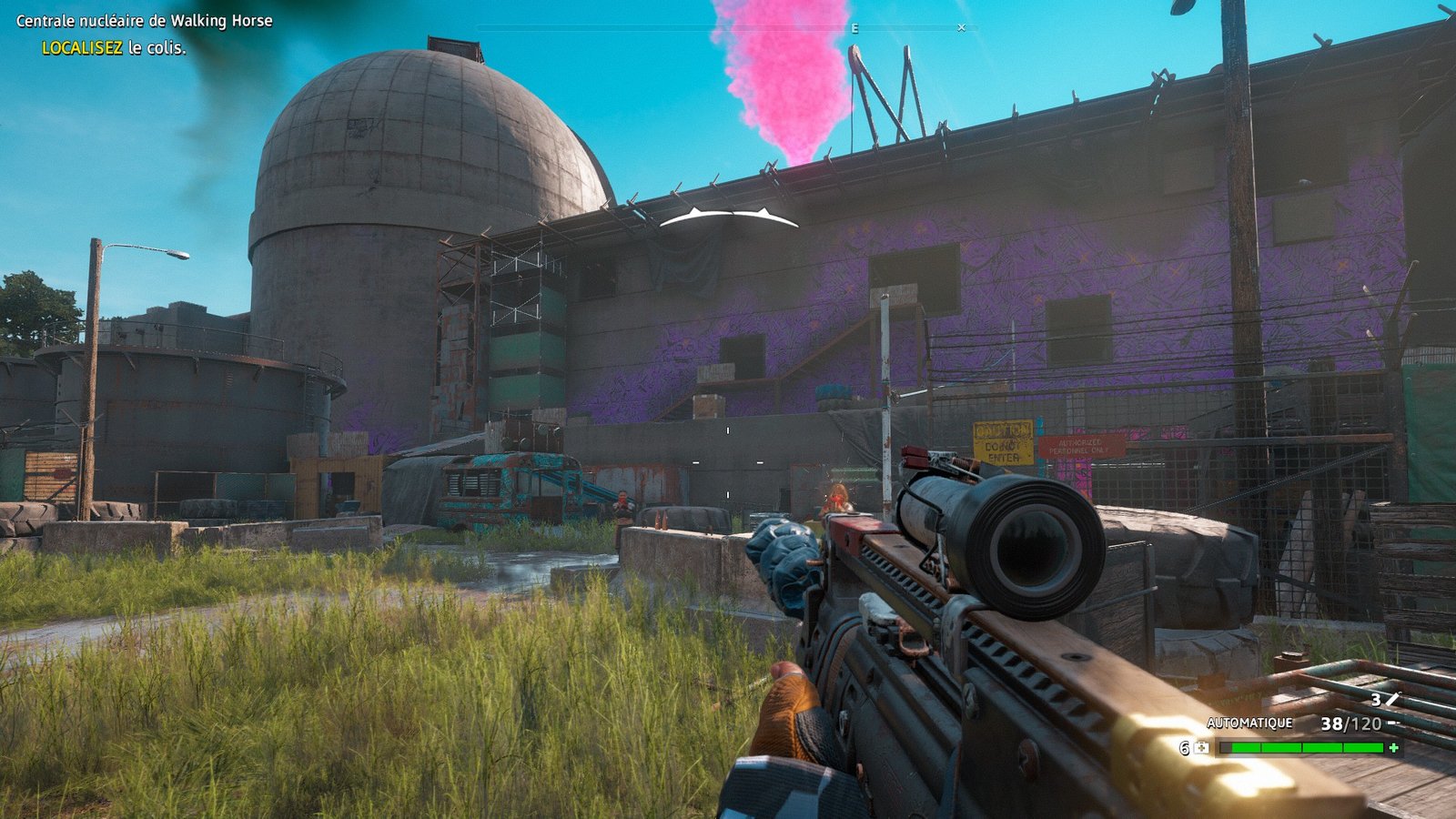1456x819 pixels.
Task: Click the throwable item icon with count 3
Action: tap(1391, 699)
